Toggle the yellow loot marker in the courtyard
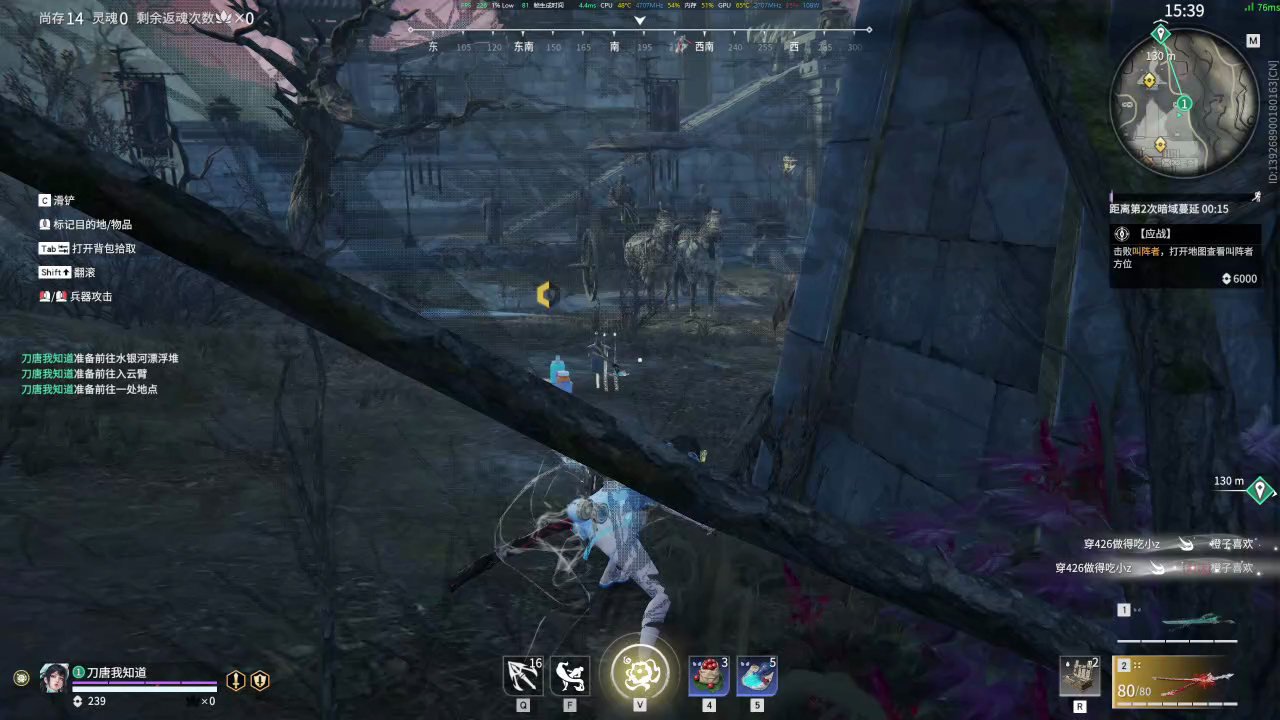This screenshot has height=720, width=1280. point(545,294)
